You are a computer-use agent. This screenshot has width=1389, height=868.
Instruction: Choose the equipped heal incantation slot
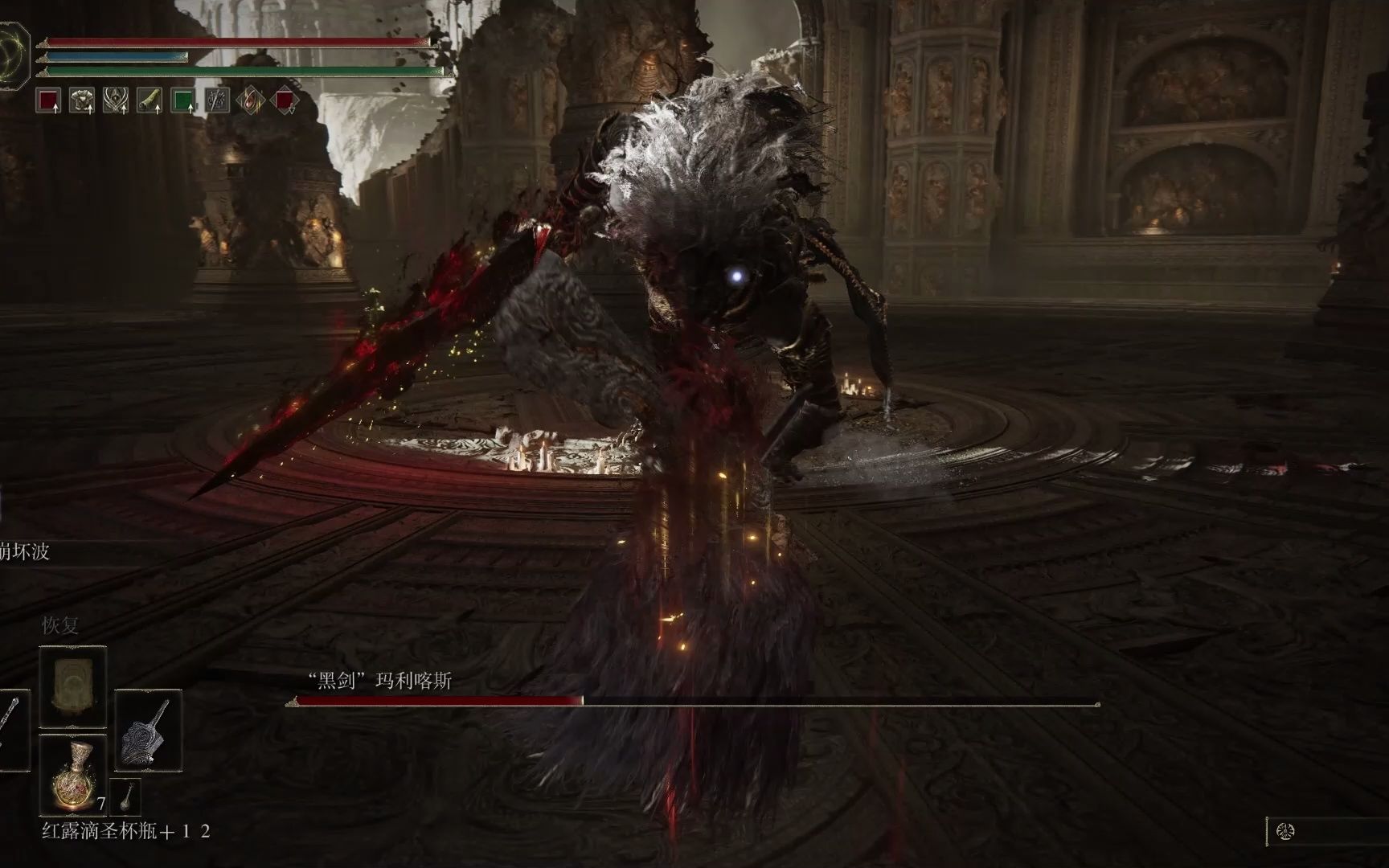point(73,685)
